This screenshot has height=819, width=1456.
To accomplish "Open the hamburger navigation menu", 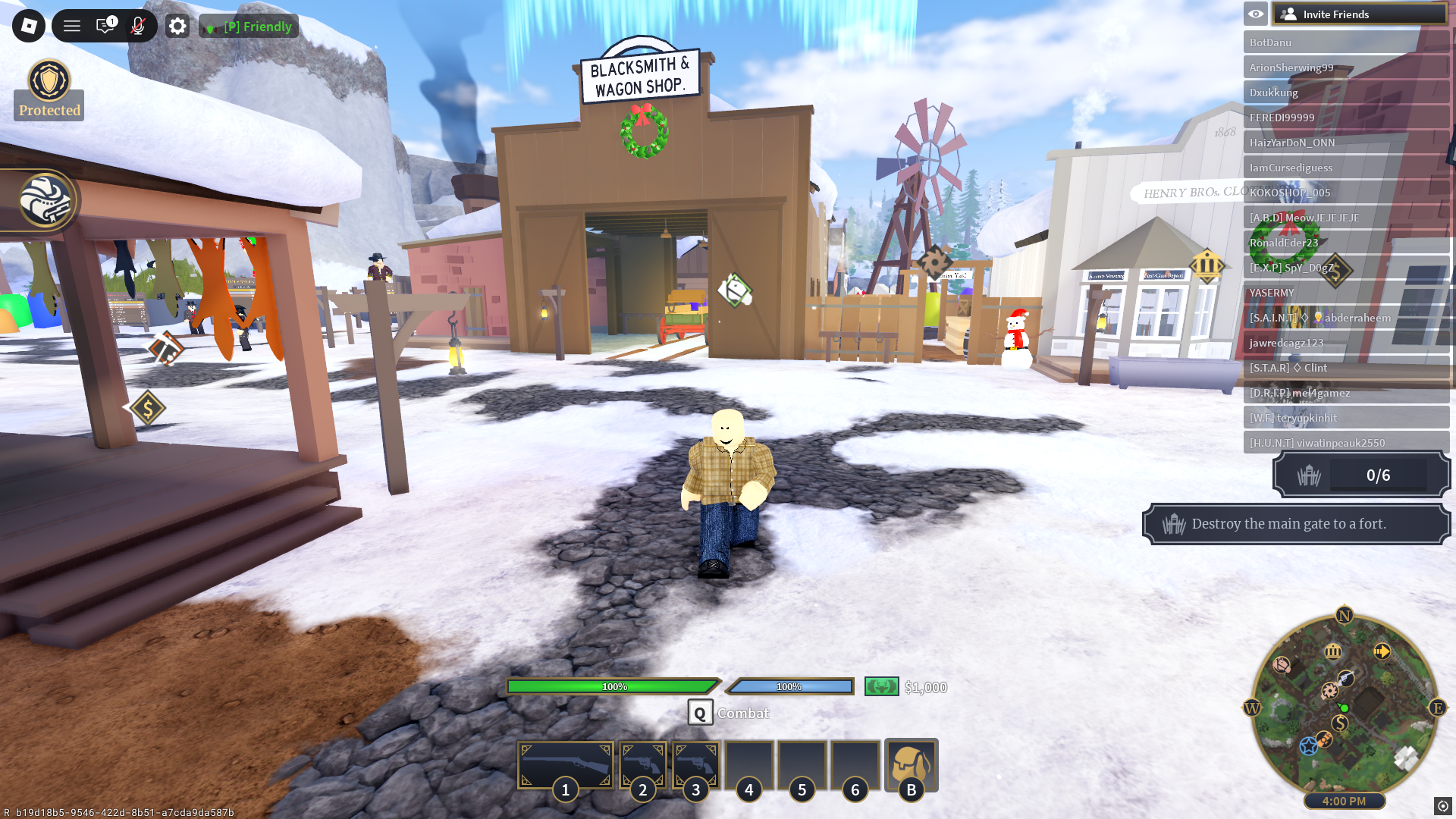I will click(71, 25).
